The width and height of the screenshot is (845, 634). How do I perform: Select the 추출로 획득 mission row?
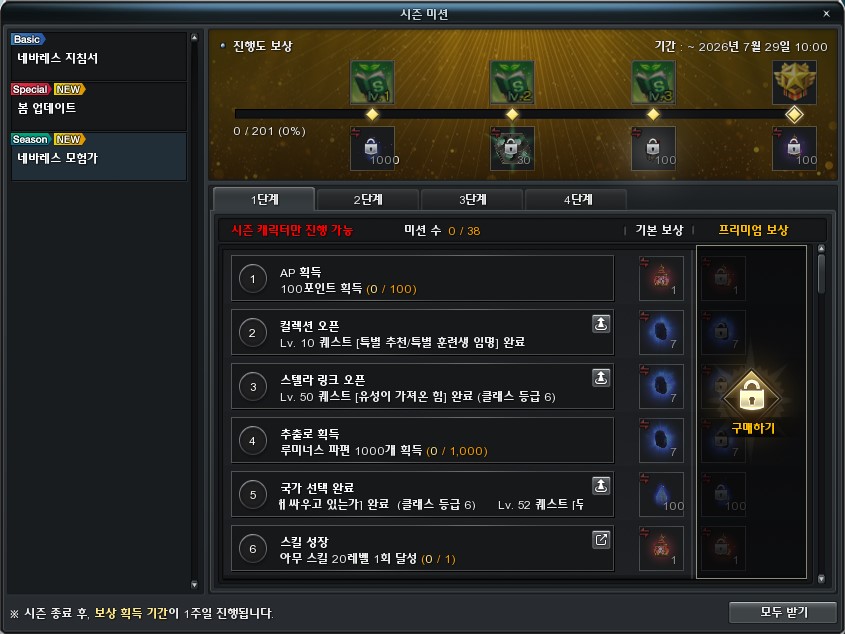coord(422,441)
